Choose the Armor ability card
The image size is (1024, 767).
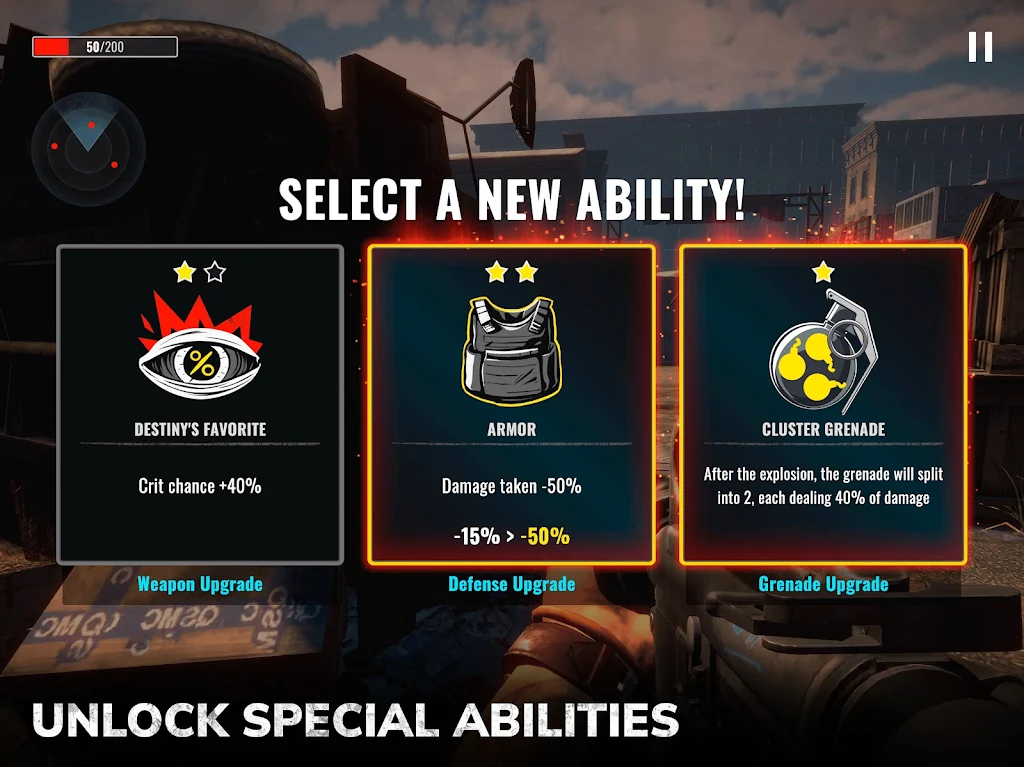coord(512,405)
